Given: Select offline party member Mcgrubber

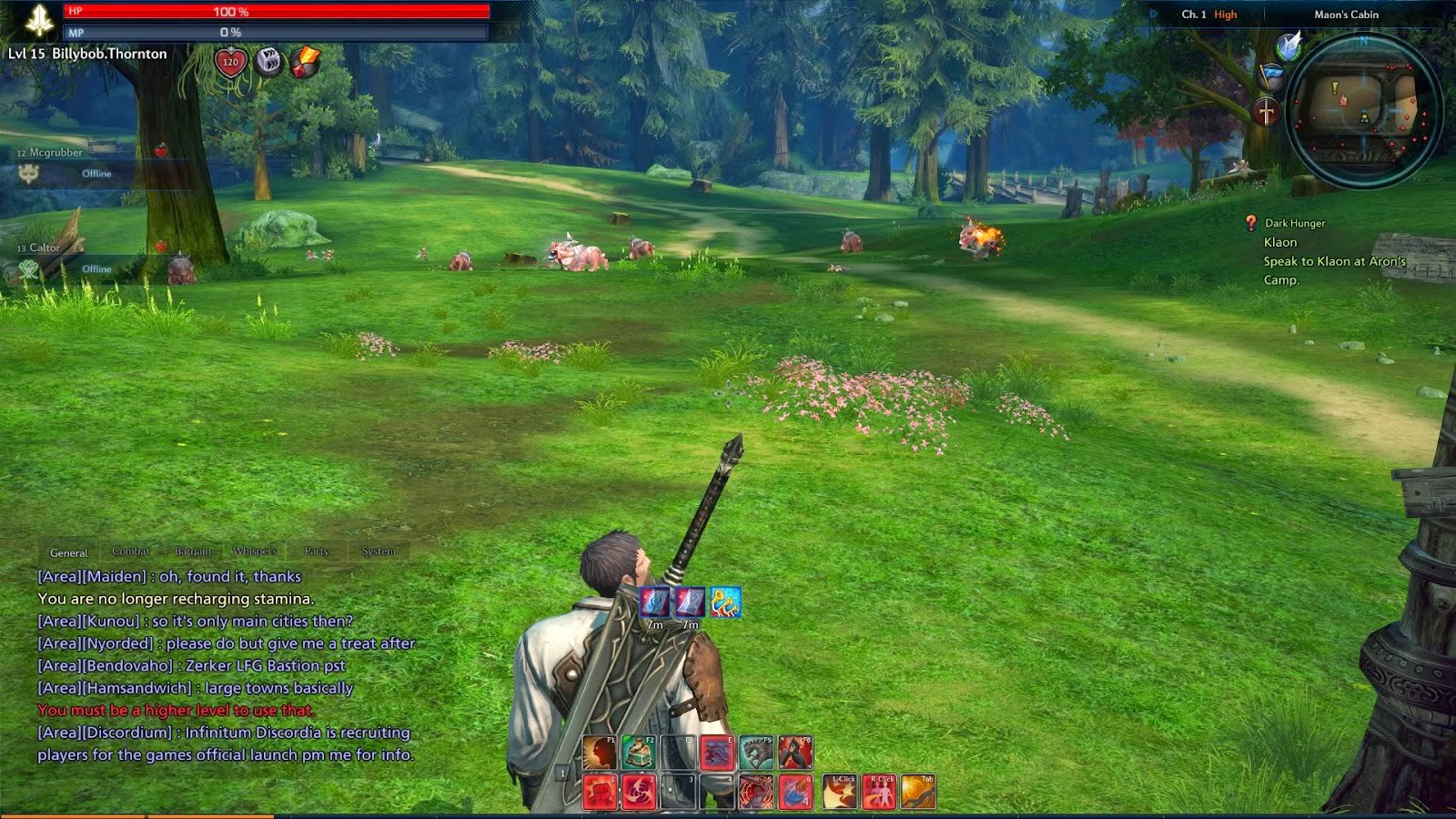Looking at the screenshot, I should coord(56,153).
